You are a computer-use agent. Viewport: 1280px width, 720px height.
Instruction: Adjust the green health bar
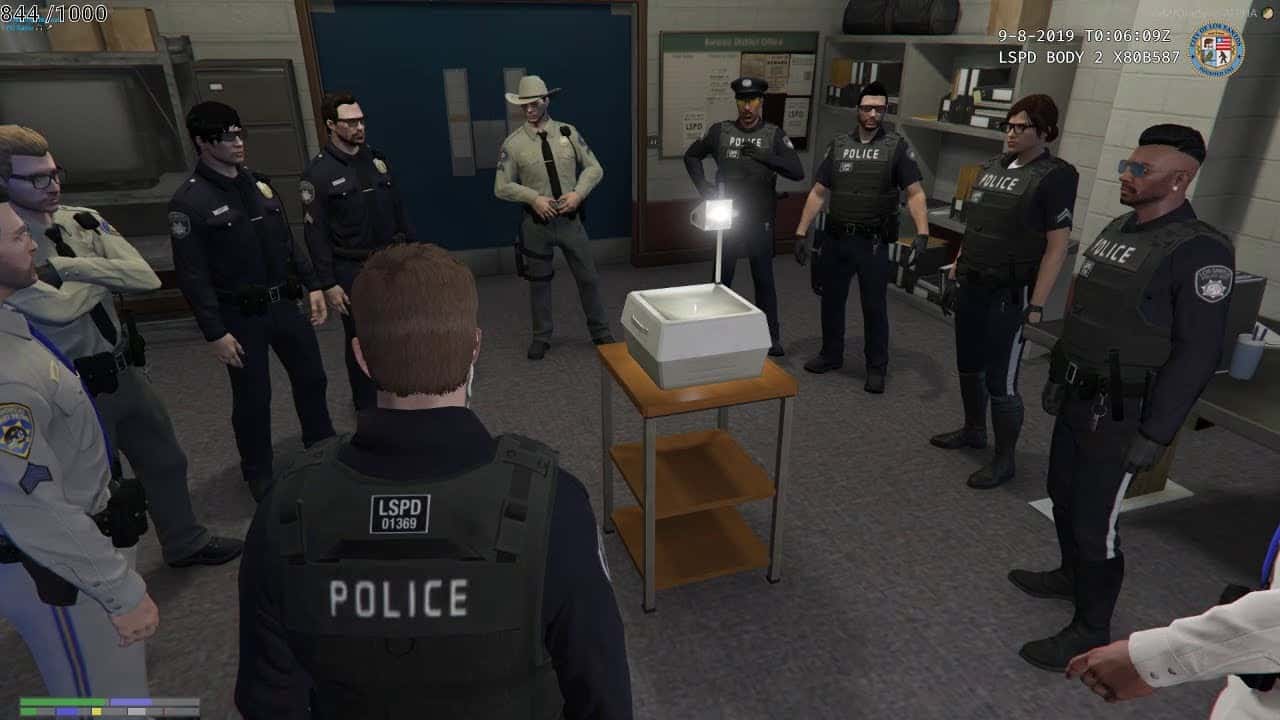click(60, 700)
